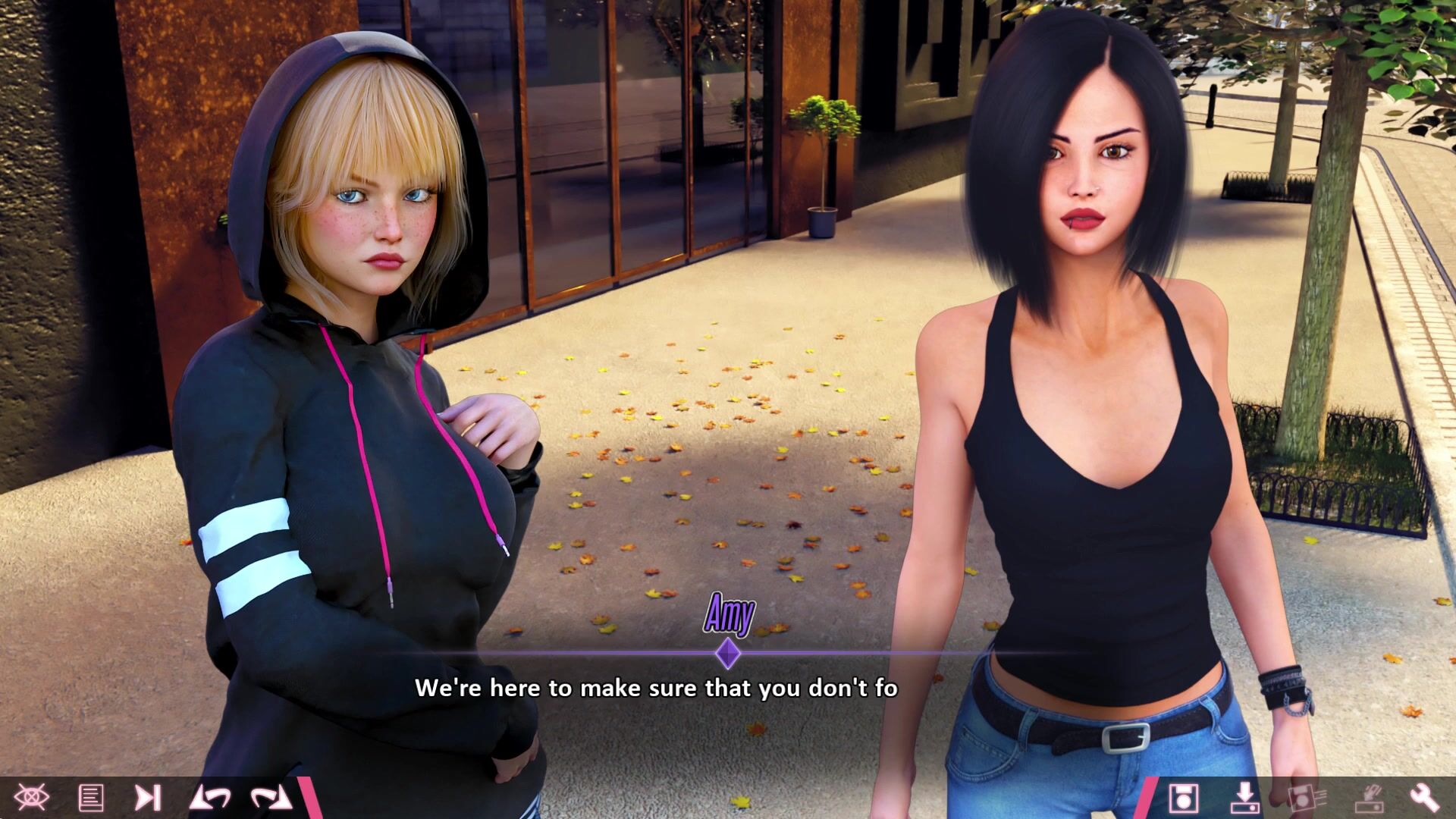Open the save game floppy disk icon
This screenshot has height=819, width=1456.
(x=1183, y=798)
